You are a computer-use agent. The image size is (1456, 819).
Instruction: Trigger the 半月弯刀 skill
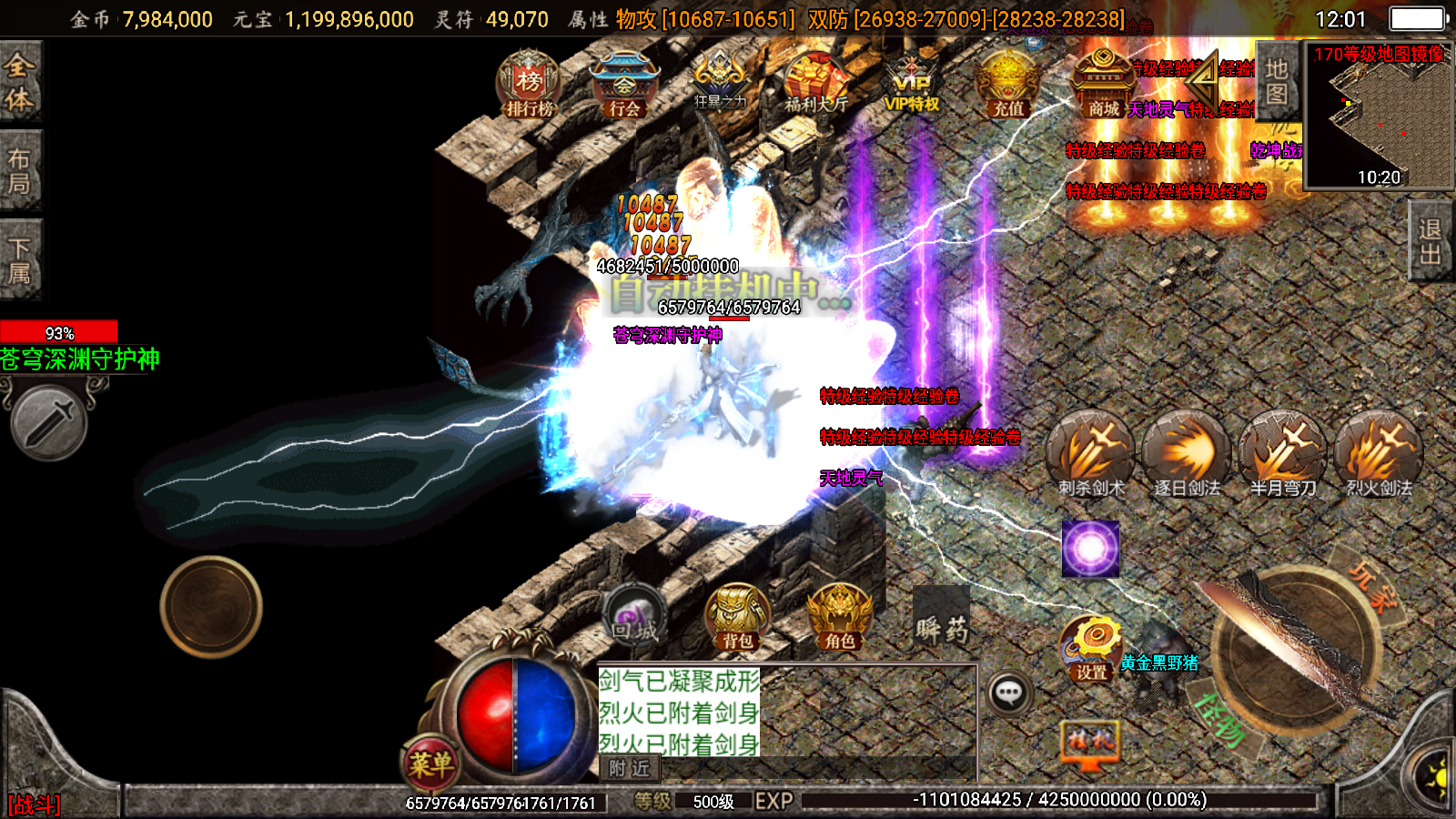tap(1283, 454)
